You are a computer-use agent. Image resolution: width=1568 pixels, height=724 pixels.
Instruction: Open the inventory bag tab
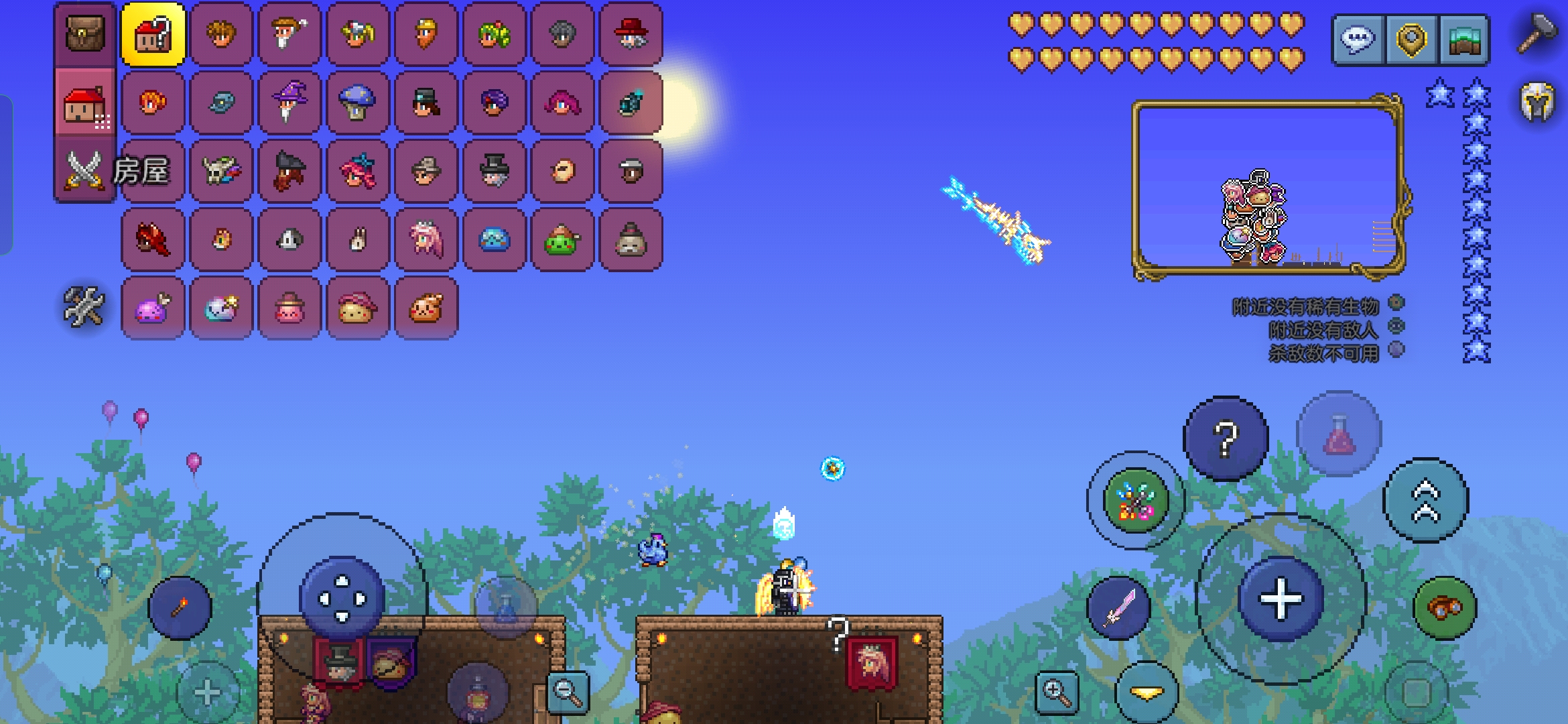(x=85, y=34)
